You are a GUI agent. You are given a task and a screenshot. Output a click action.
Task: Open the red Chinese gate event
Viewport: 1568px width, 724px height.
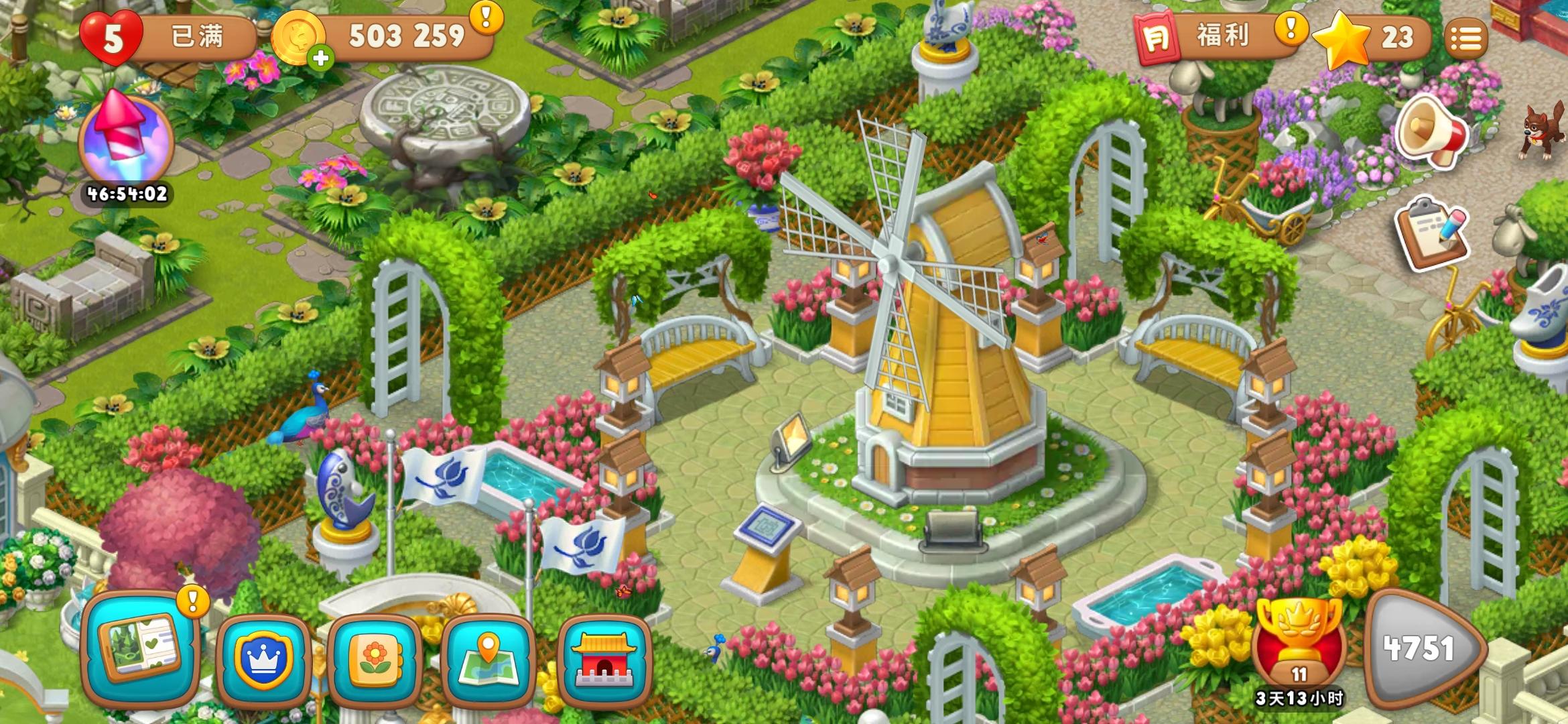pyautogui.click(x=604, y=660)
